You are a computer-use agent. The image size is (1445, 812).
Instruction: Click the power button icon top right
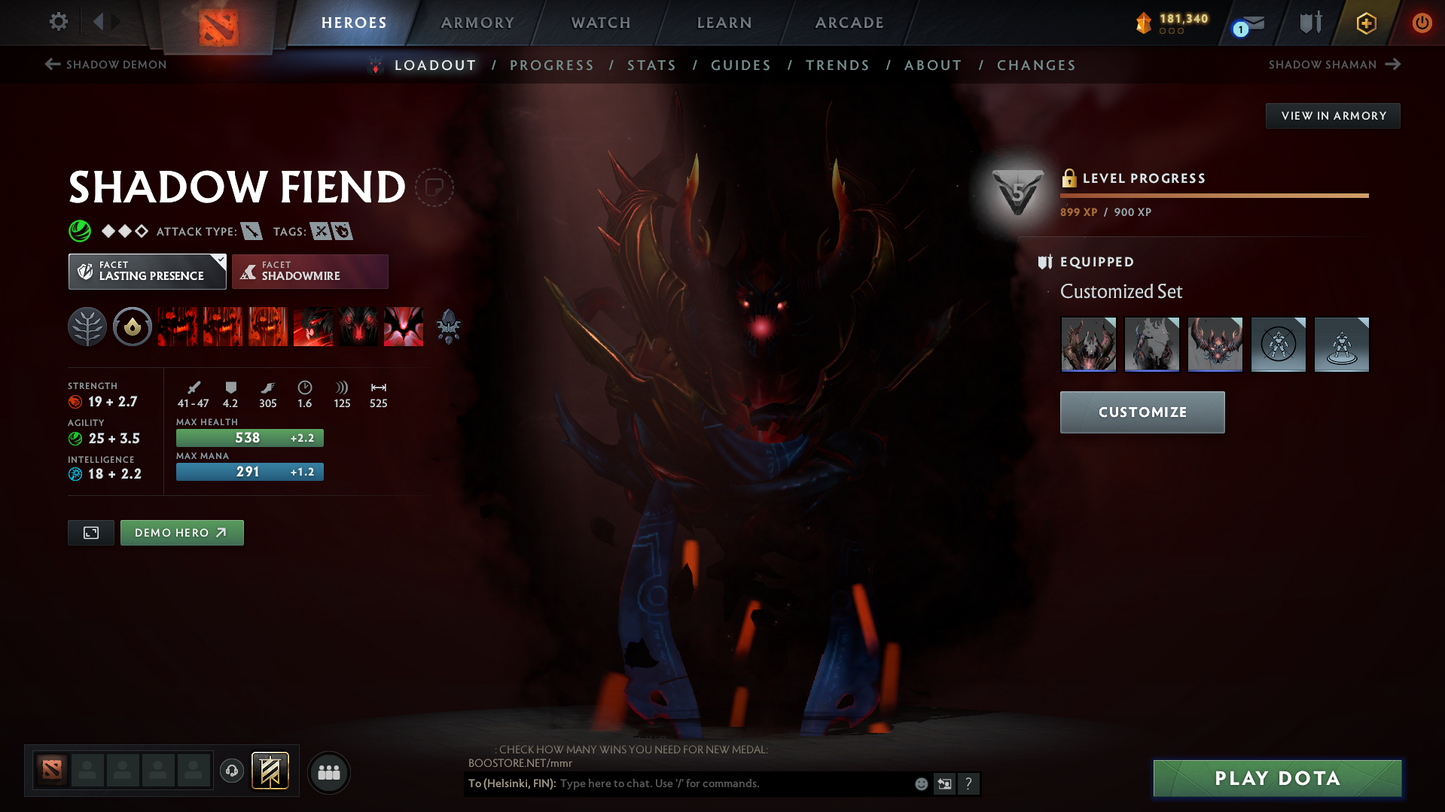(1422, 23)
